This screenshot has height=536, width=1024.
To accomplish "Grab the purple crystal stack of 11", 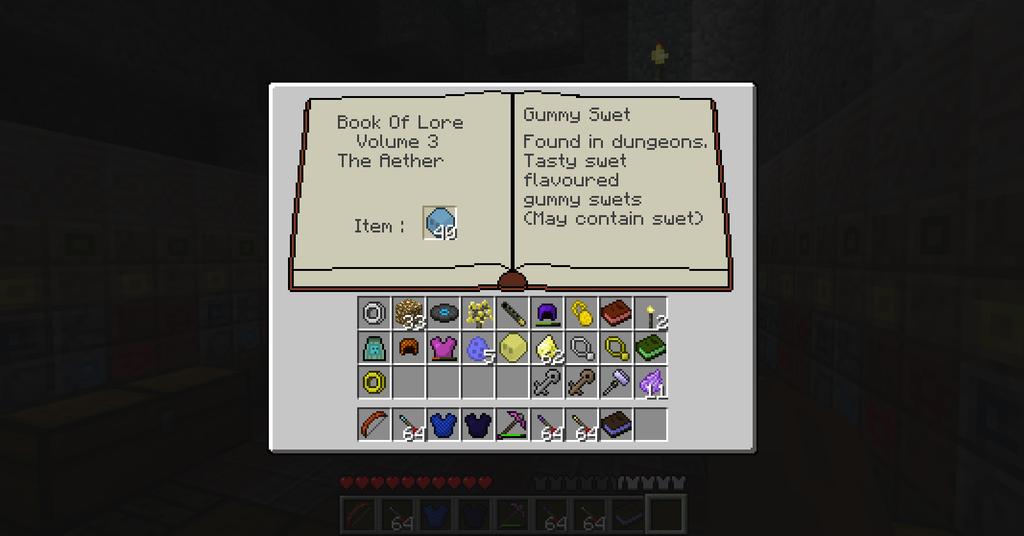I will pos(650,381).
